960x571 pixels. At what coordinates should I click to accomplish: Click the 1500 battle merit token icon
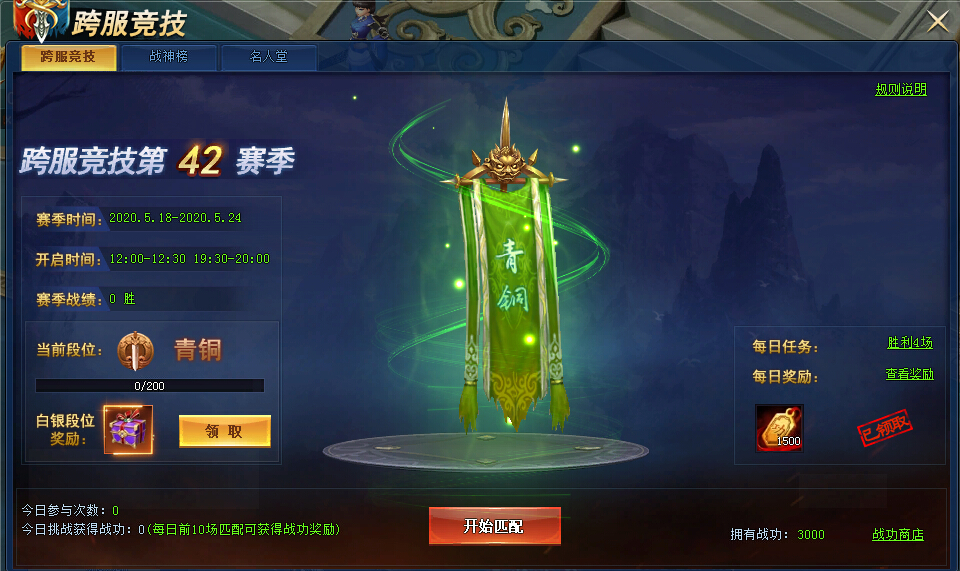click(779, 427)
